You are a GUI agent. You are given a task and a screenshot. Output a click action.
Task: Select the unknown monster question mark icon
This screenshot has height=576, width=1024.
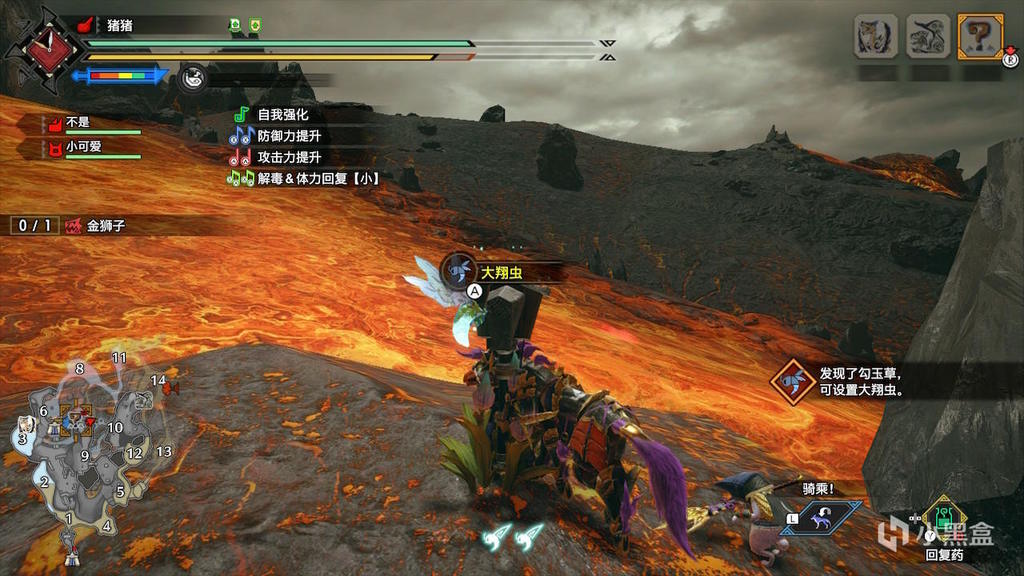pos(980,37)
